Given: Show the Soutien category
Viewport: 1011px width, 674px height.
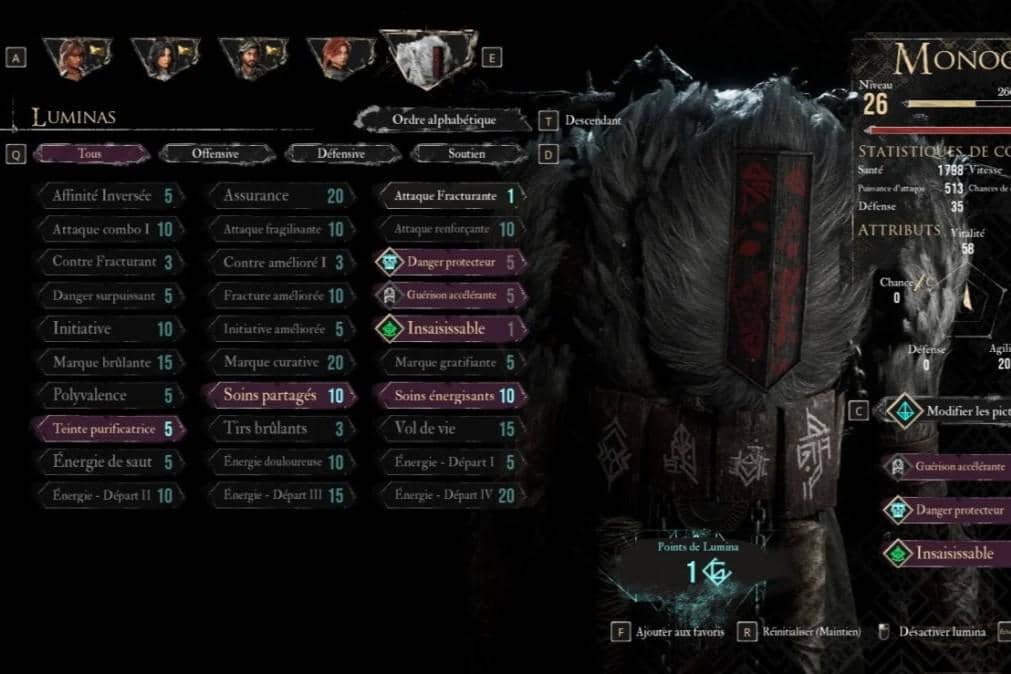Looking at the screenshot, I should 466,154.
